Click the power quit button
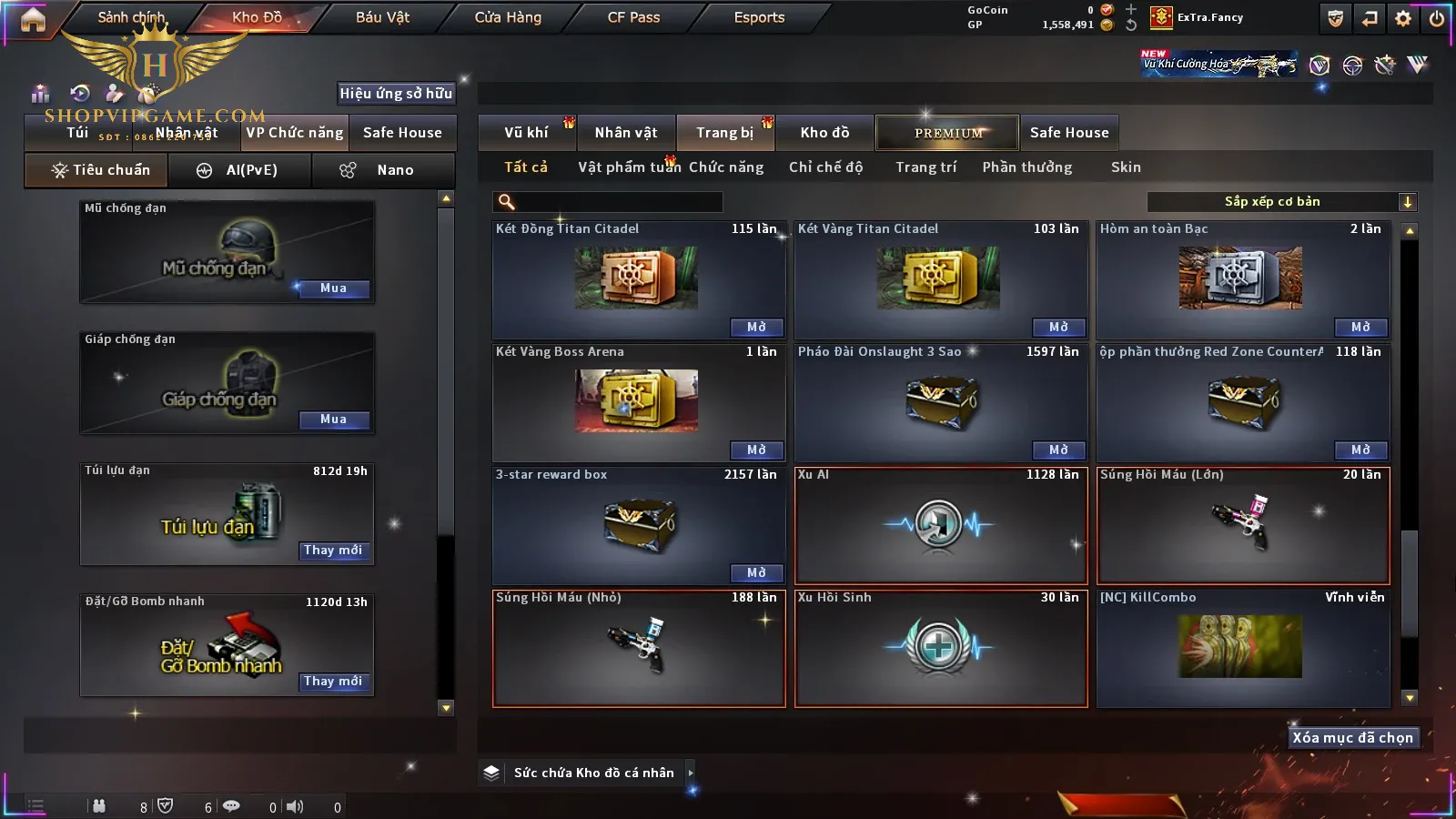The image size is (1456, 819). [1437, 18]
